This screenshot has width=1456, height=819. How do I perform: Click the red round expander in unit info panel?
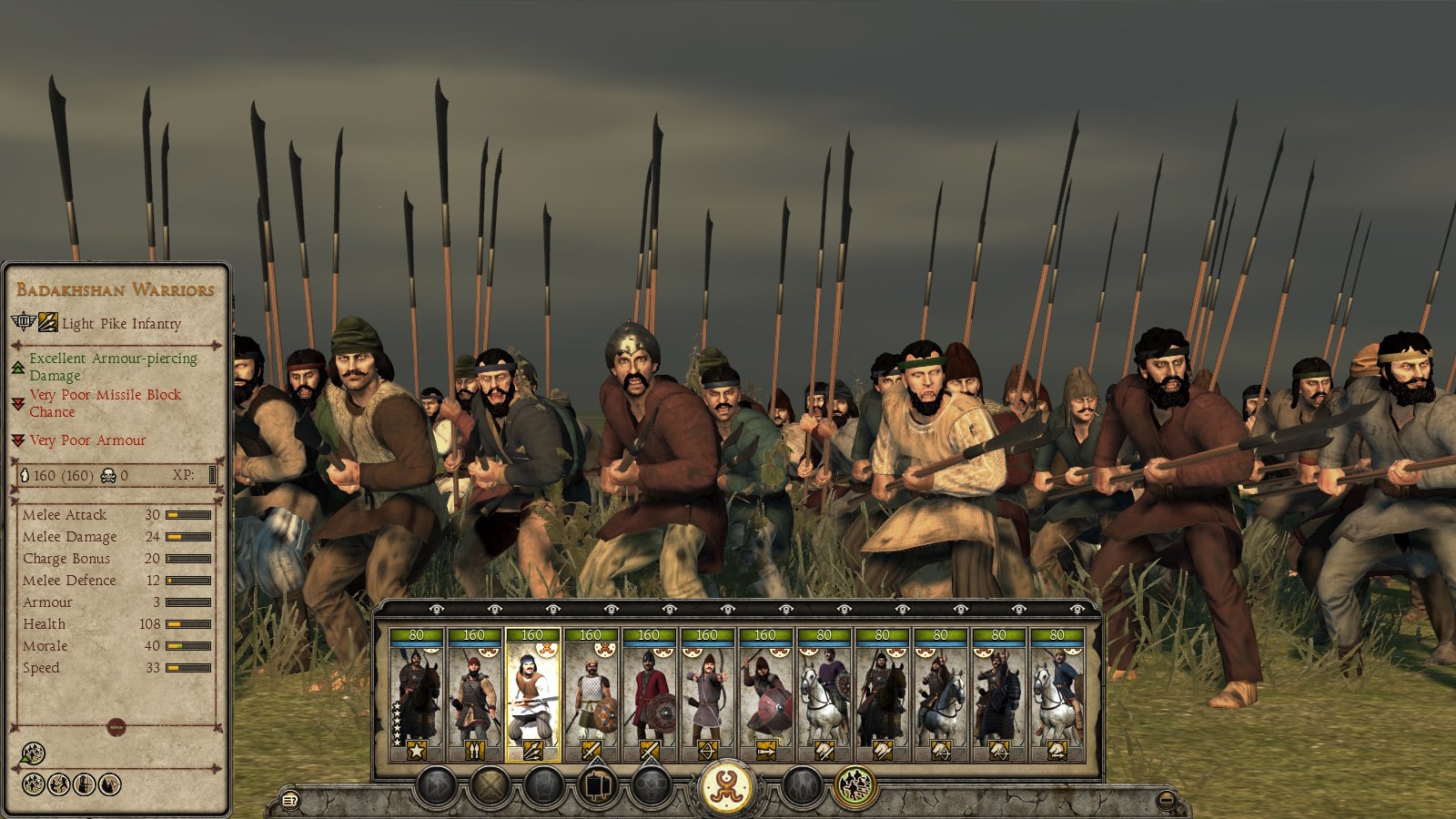pyautogui.click(x=116, y=727)
